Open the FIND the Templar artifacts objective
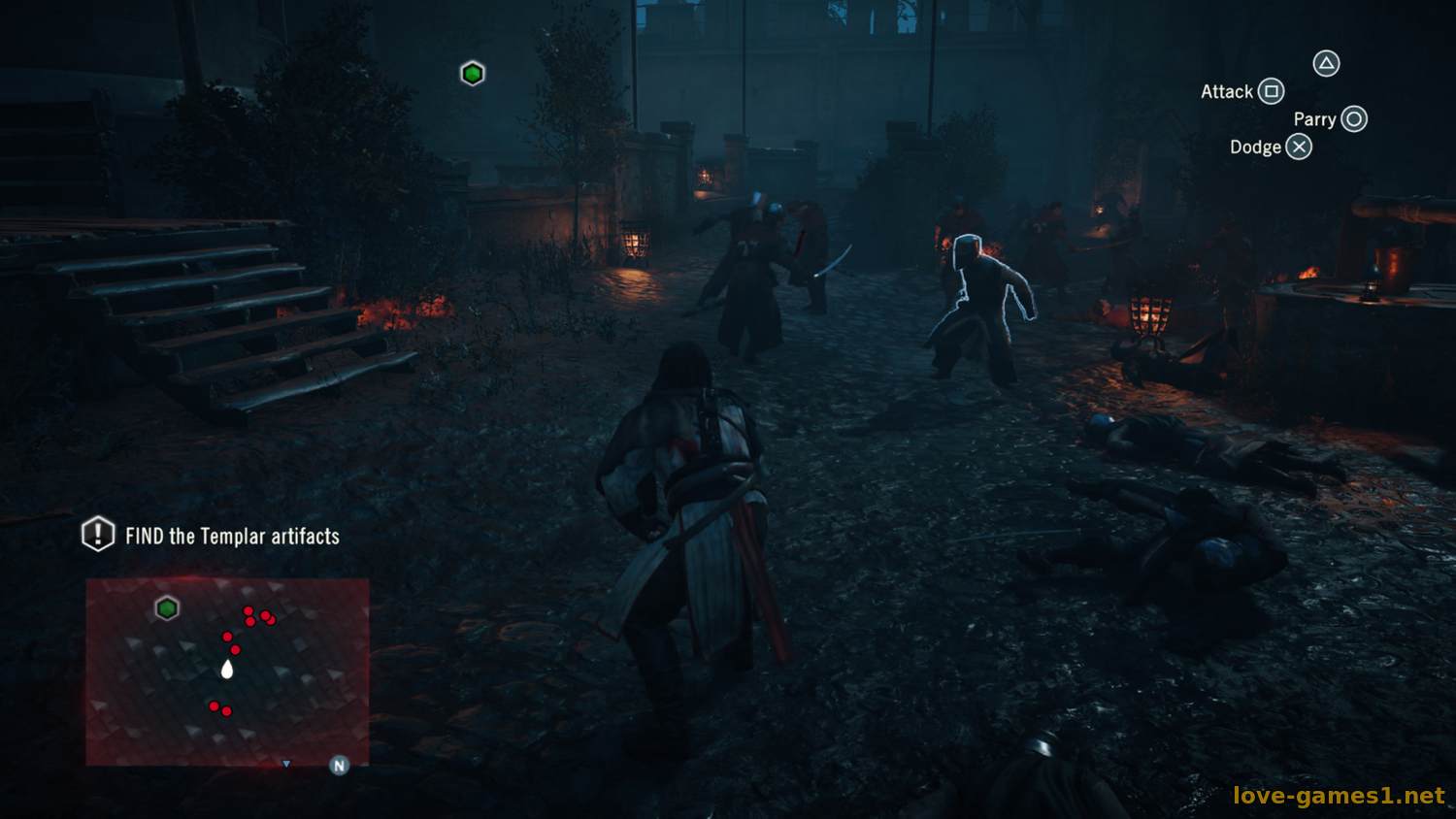This screenshot has height=819, width=1456. (232, 536)
